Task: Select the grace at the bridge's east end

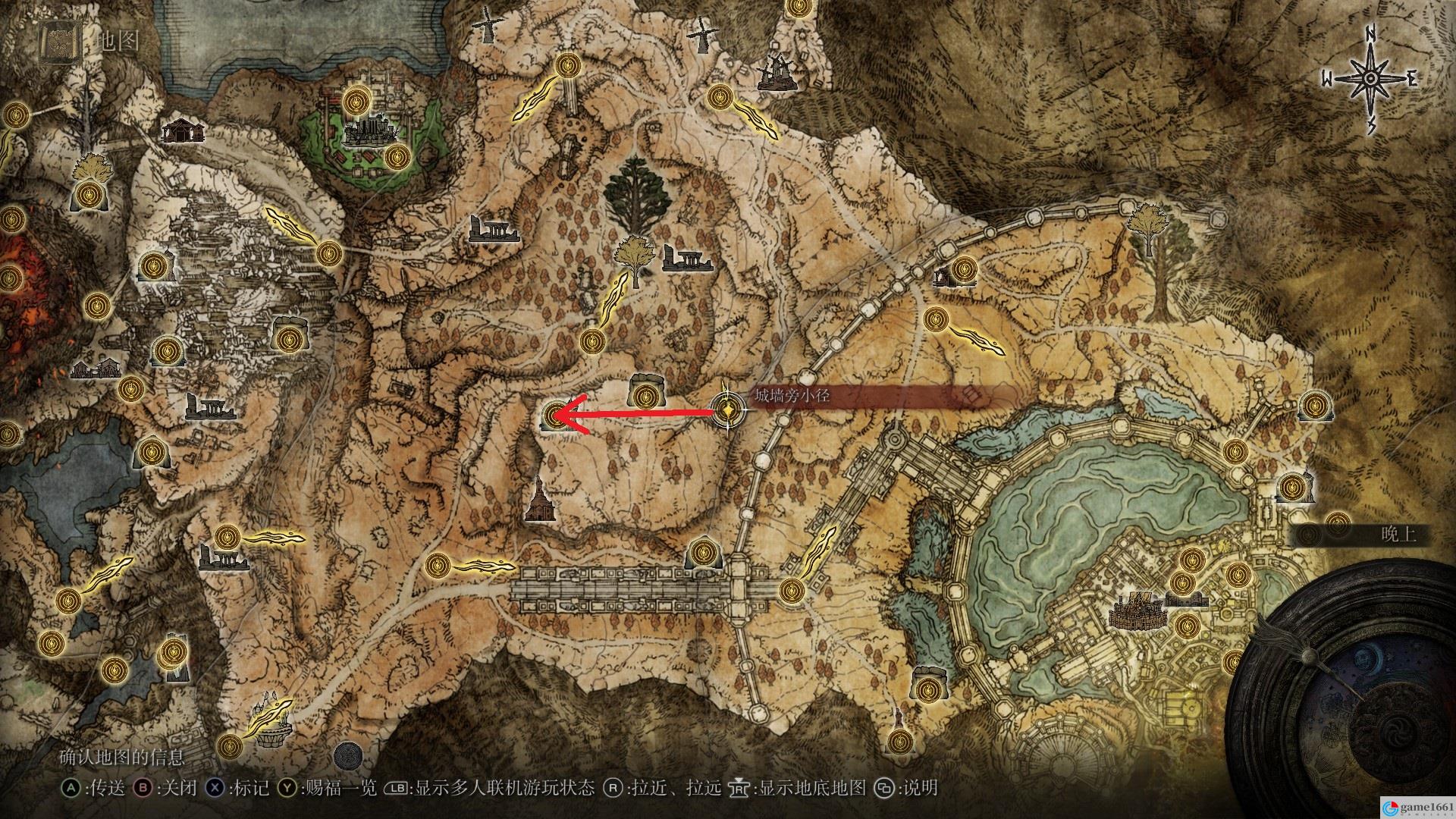Action: (x=791, y=589)
